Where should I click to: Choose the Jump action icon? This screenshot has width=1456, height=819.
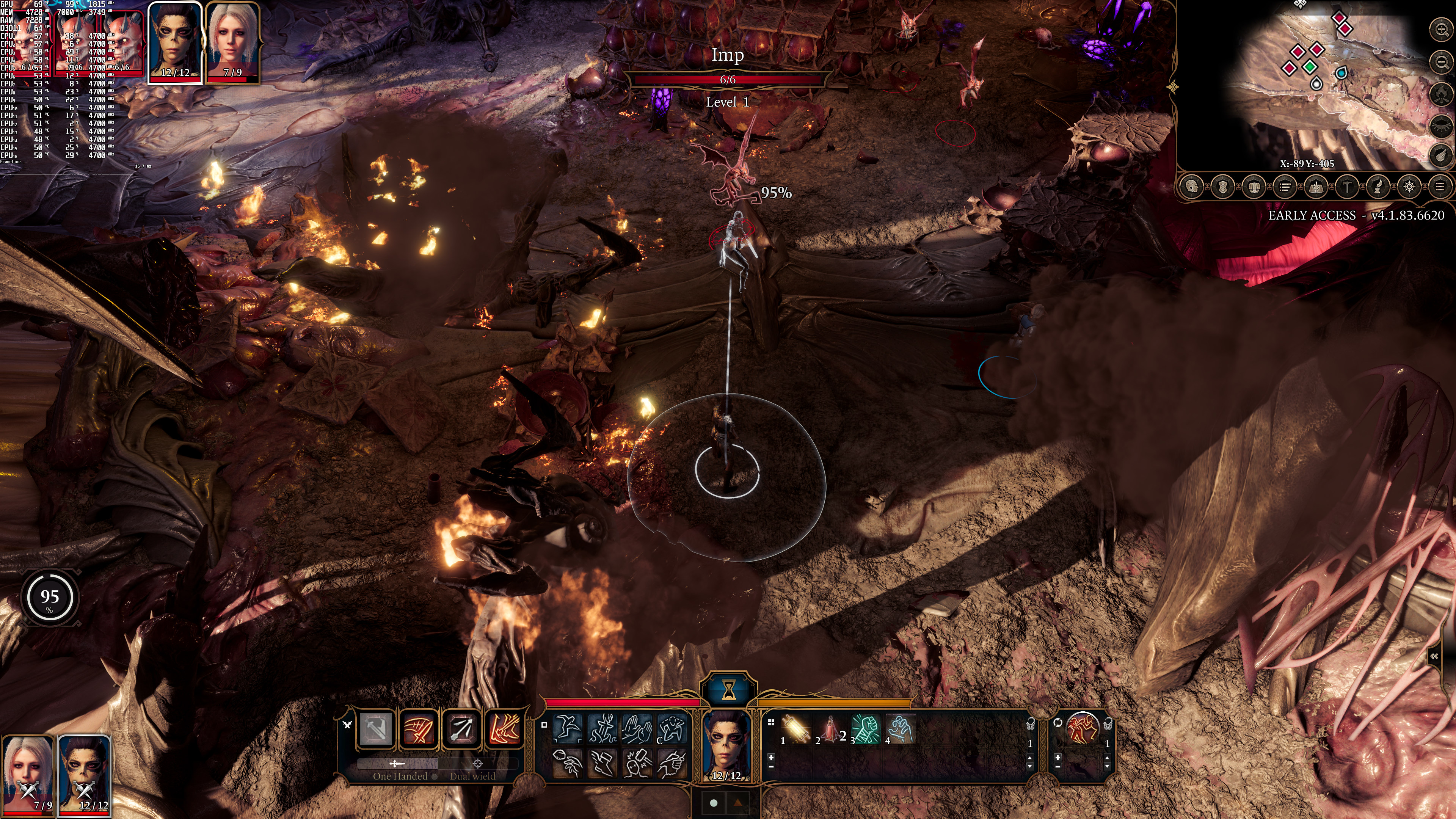(567, 728)
